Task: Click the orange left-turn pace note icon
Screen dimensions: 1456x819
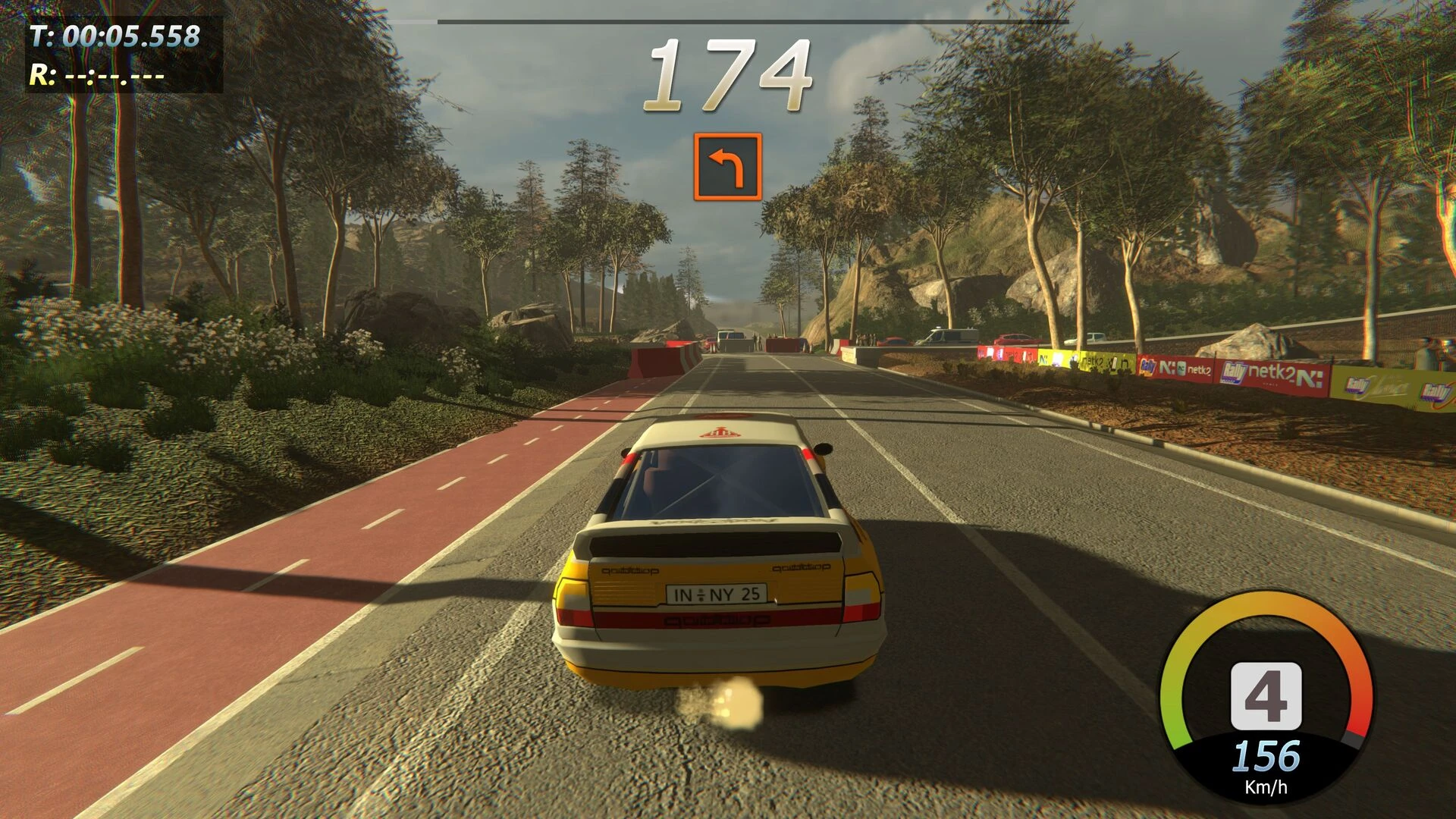Action: pos(727,167)
